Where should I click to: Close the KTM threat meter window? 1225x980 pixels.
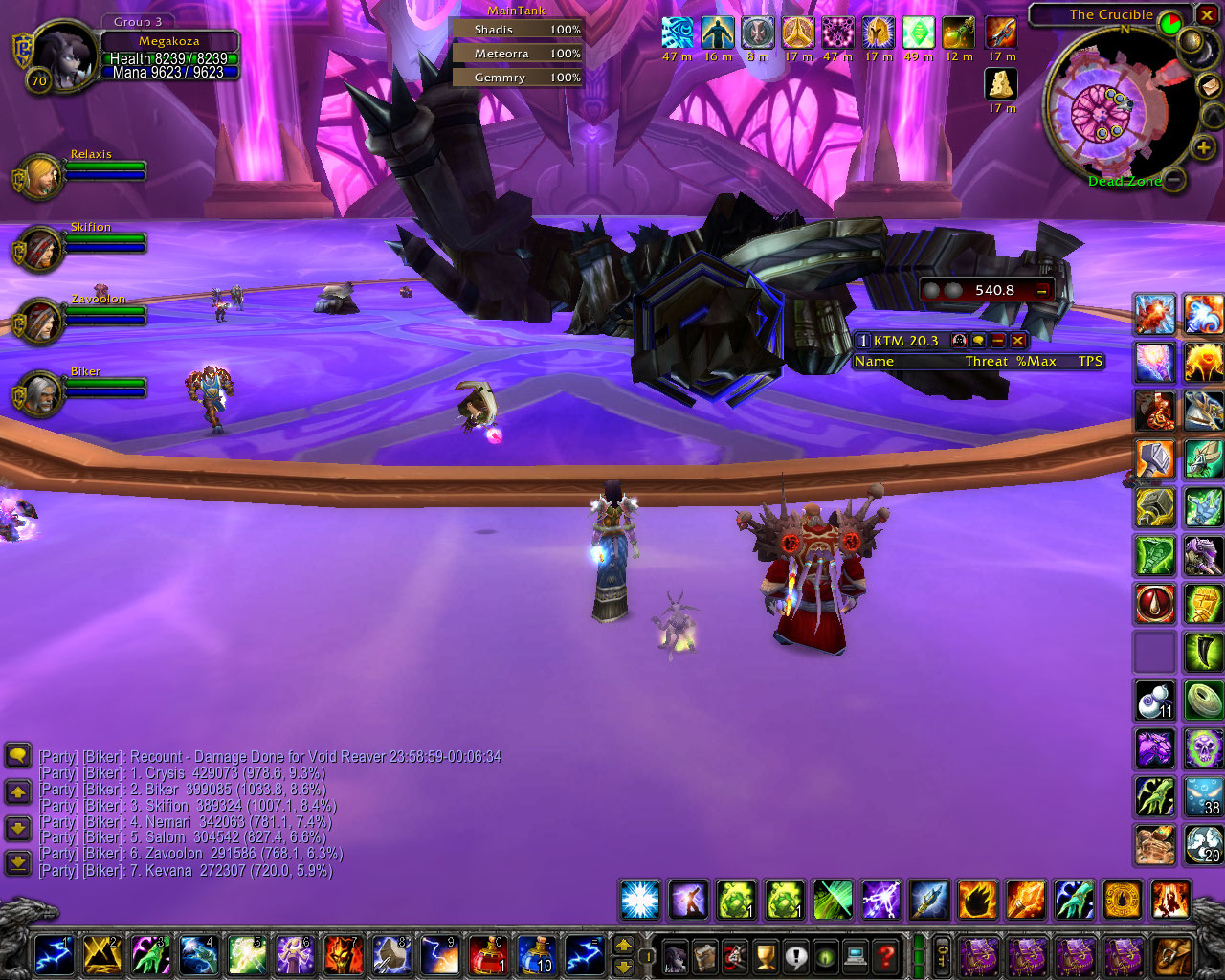click(x=1018, y=341)
